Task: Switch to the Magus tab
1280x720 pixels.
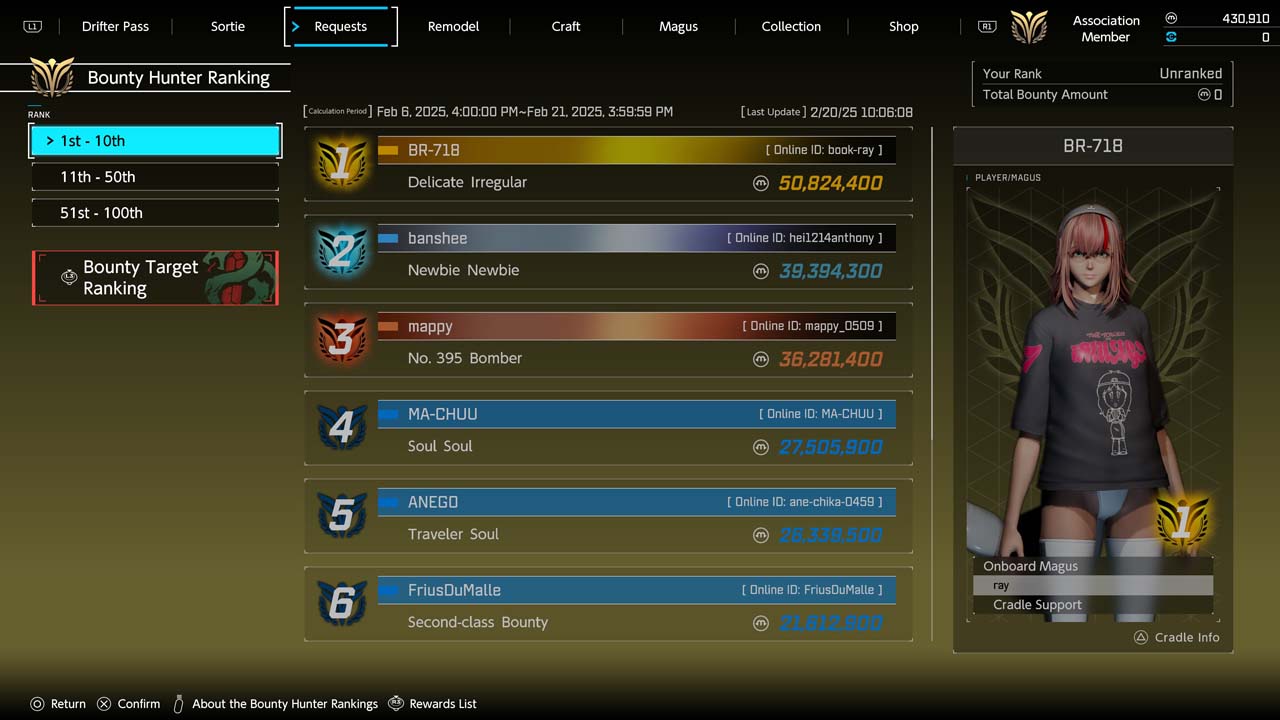Action: (x=678, y=27)
